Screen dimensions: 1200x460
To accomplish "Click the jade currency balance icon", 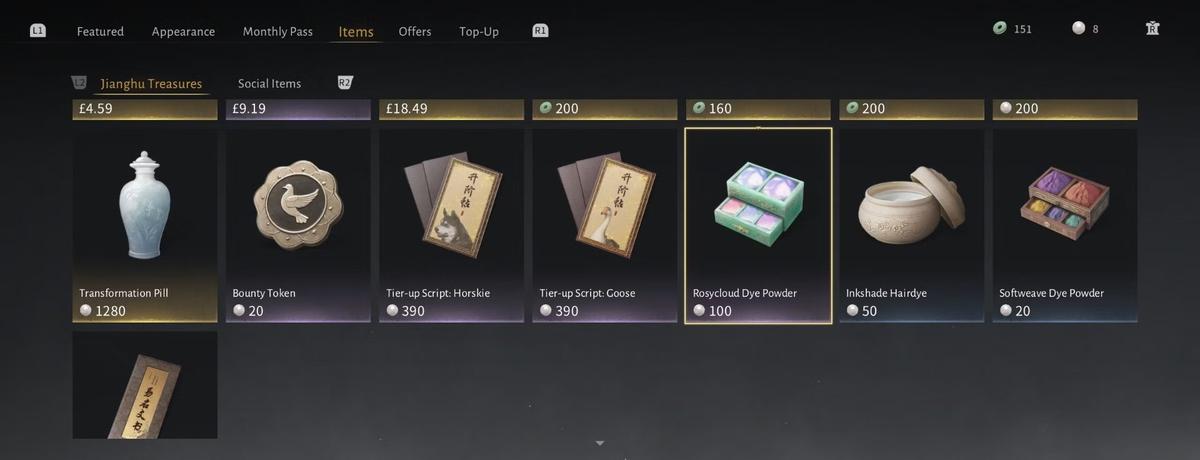I will click(x=999, y=29).
